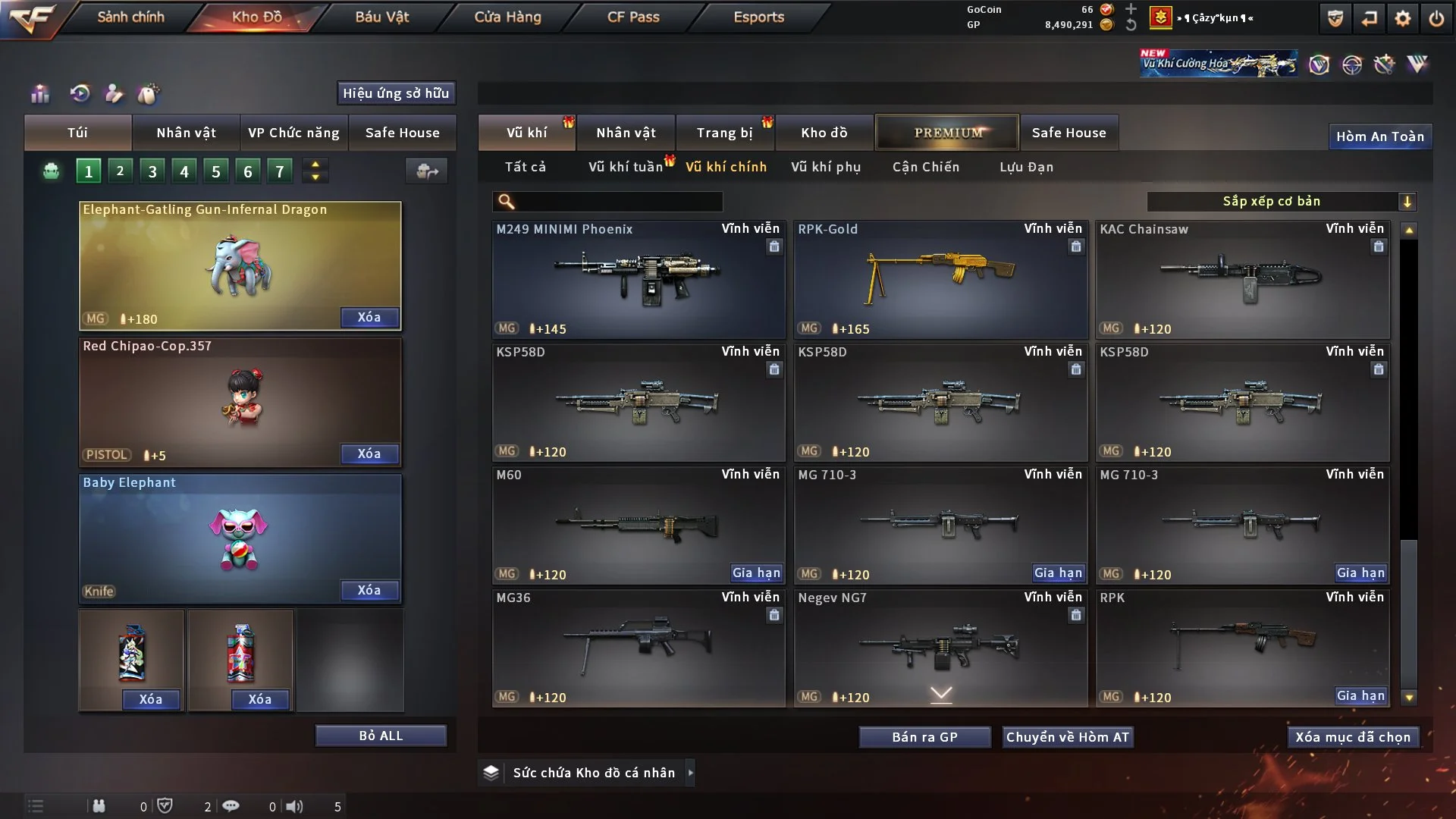Remove the Red Chipao-Cop.357 with Xóa
The image size is (1456, 819).
(x=369, y=453)
